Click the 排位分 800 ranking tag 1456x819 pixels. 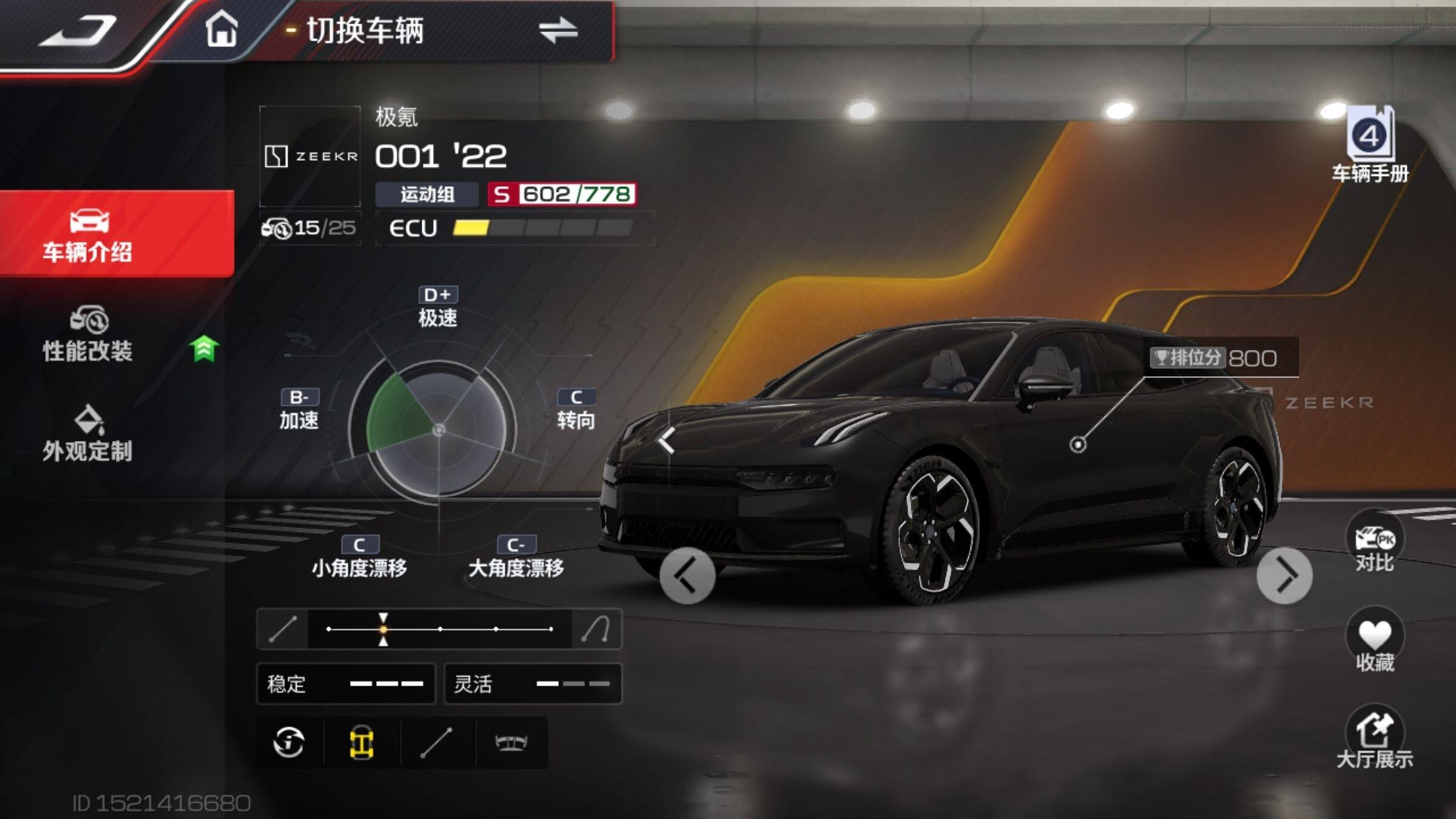tap(1222, 358)
